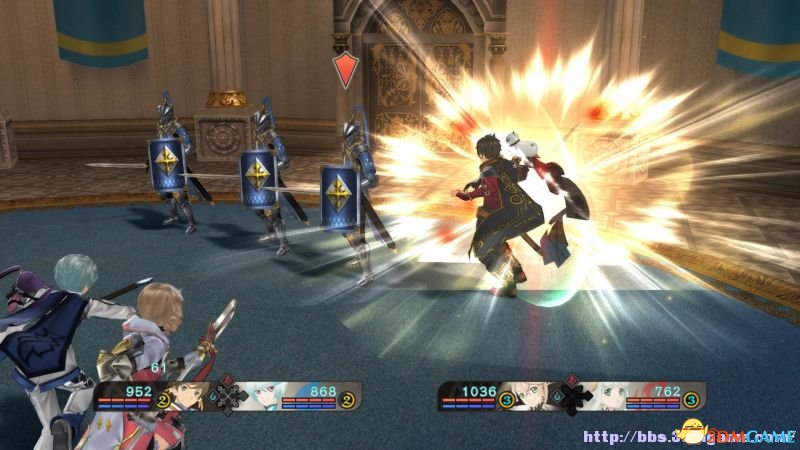Select the blonde character portrait with 1036 HP
The height and width of the screenshot is (450, 800).
click(532, 396)
